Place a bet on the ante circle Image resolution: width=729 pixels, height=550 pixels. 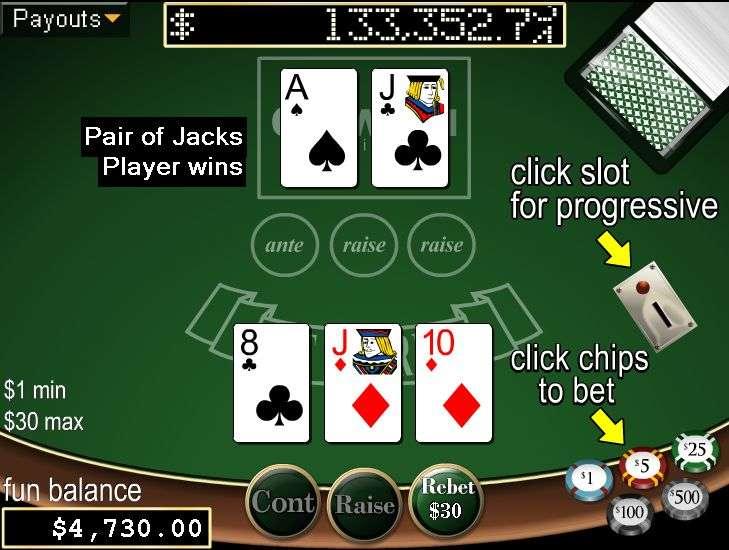point(285,244)
